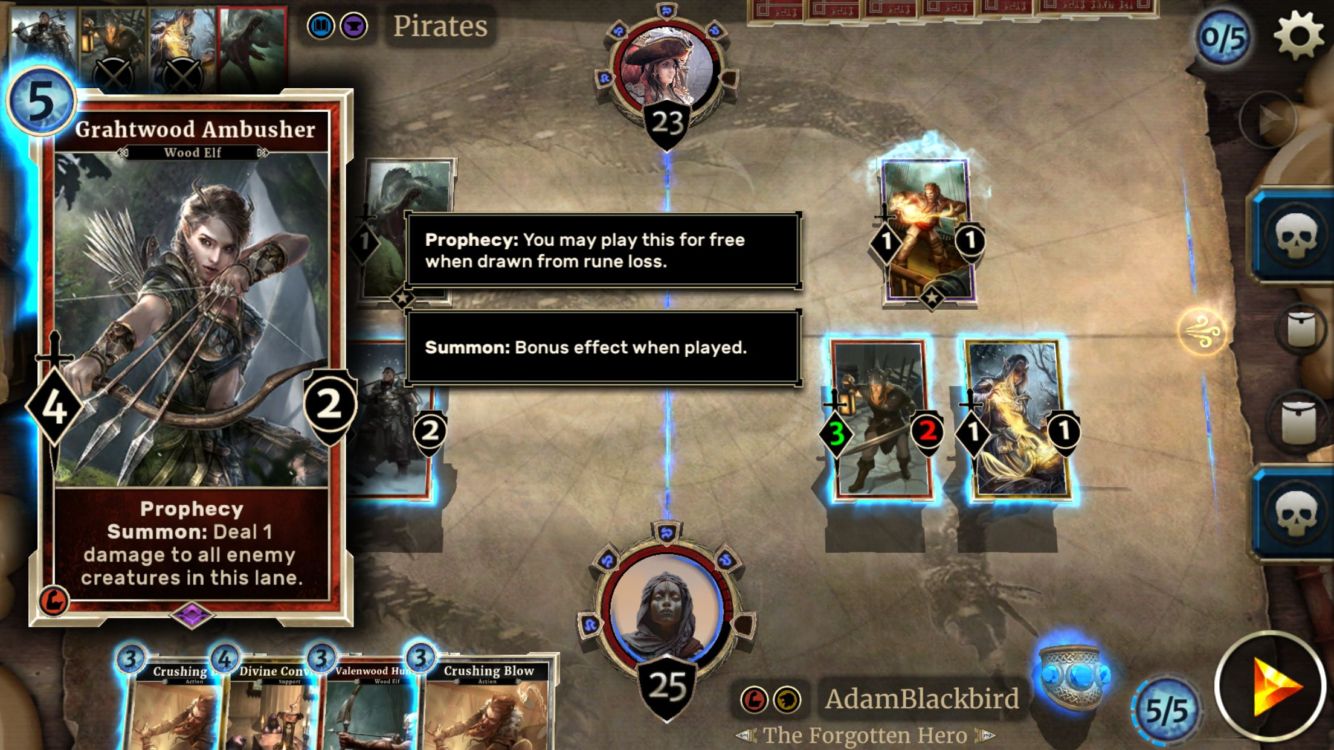Click the blue ring of magicka cup
Image resolution: width=1334 pixels, height=750 pixels.
pos(1070,667)
